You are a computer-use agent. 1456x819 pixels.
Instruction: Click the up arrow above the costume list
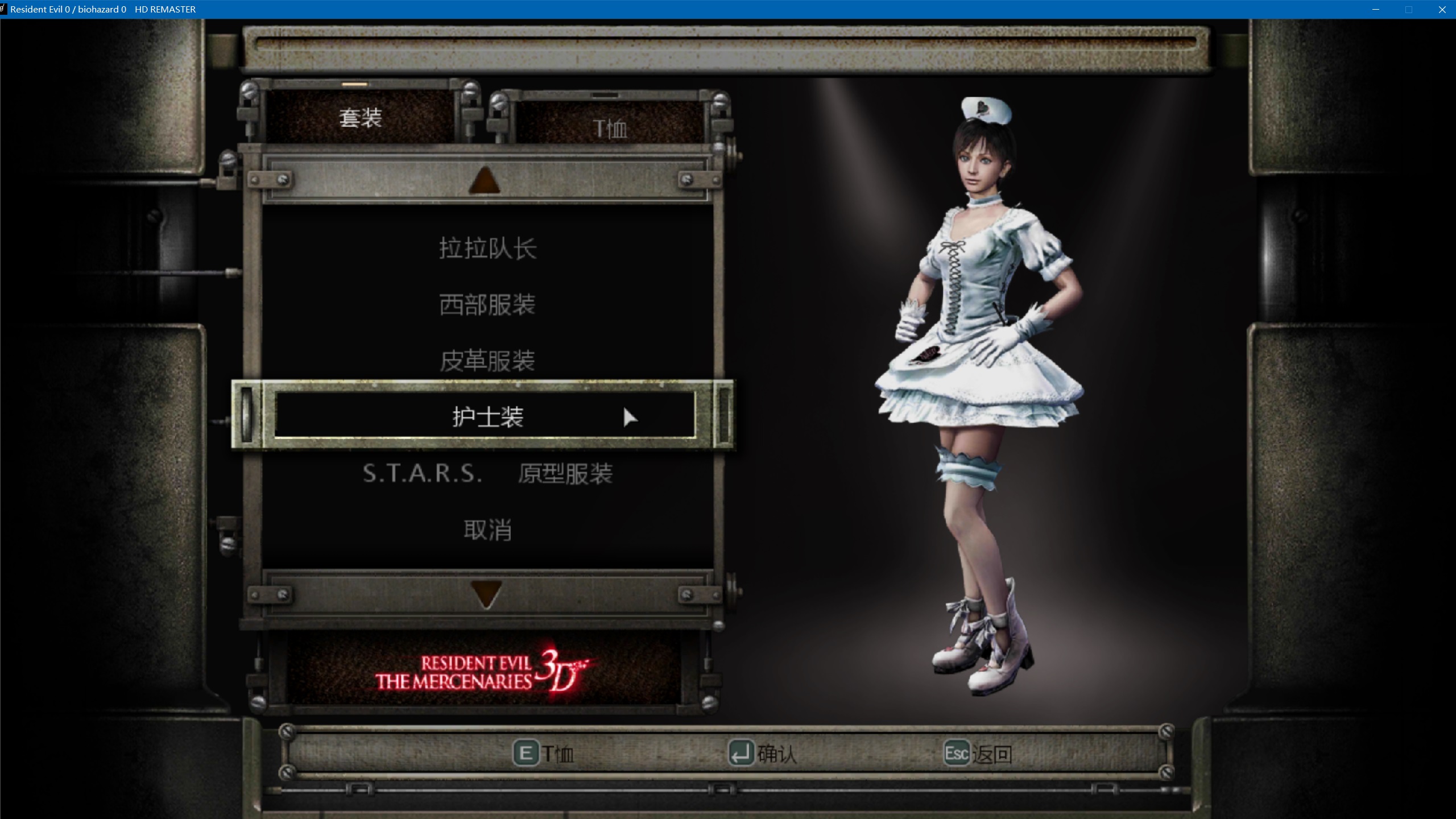(x=485, y=180)
